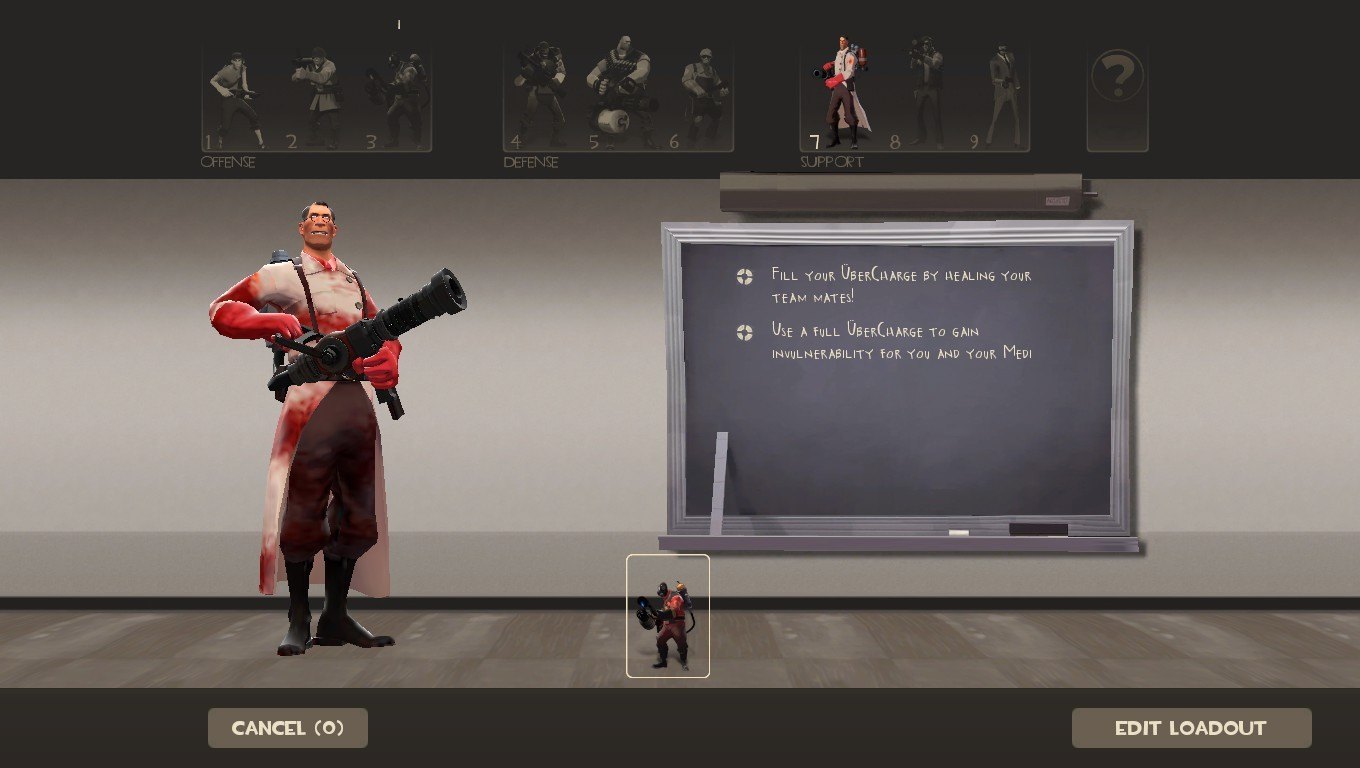This screenshot has height=768, width=1360.
Task: Pick the Engineer class
Action: pos(702,96)
